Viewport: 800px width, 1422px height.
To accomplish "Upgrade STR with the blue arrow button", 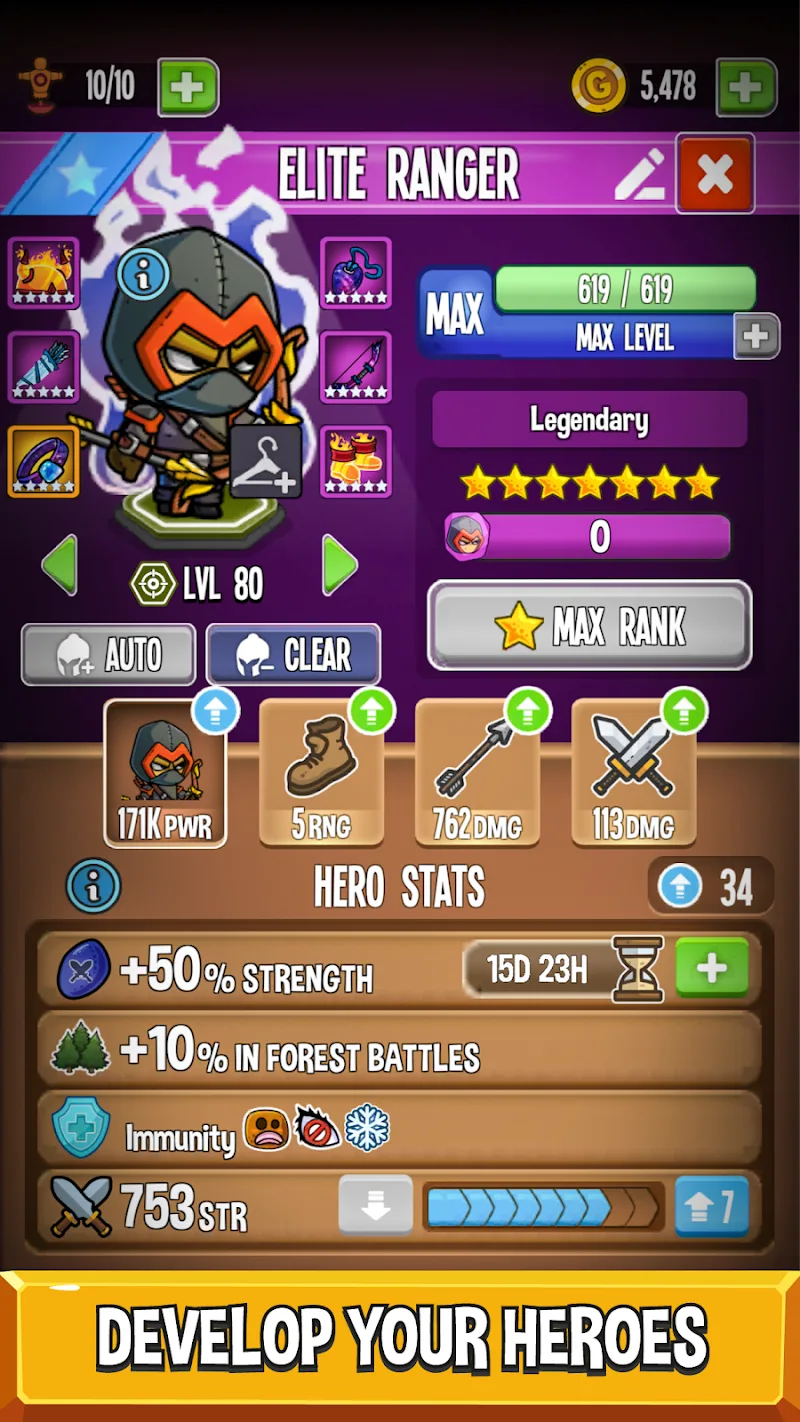I will point(712,1207).
